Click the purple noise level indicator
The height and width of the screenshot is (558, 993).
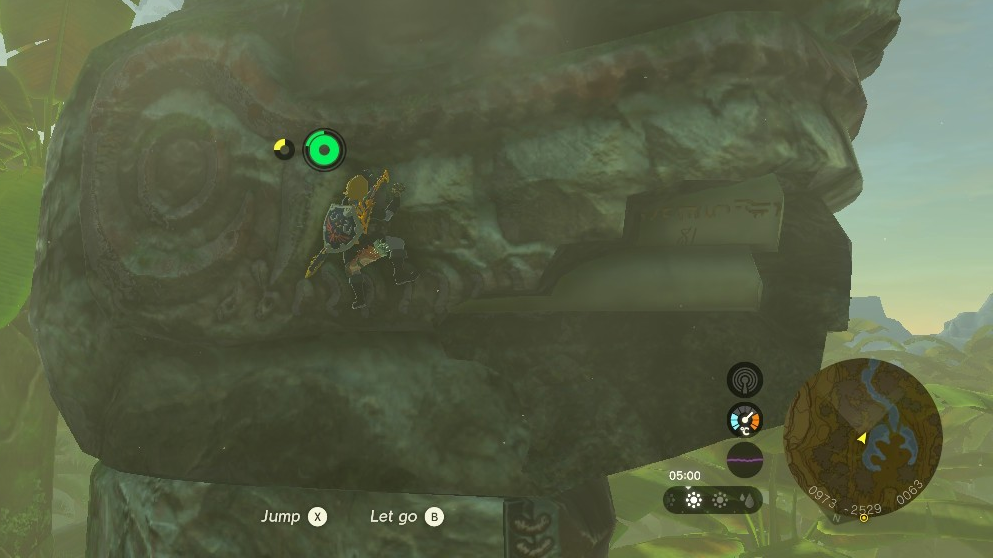tap(745, 460)
